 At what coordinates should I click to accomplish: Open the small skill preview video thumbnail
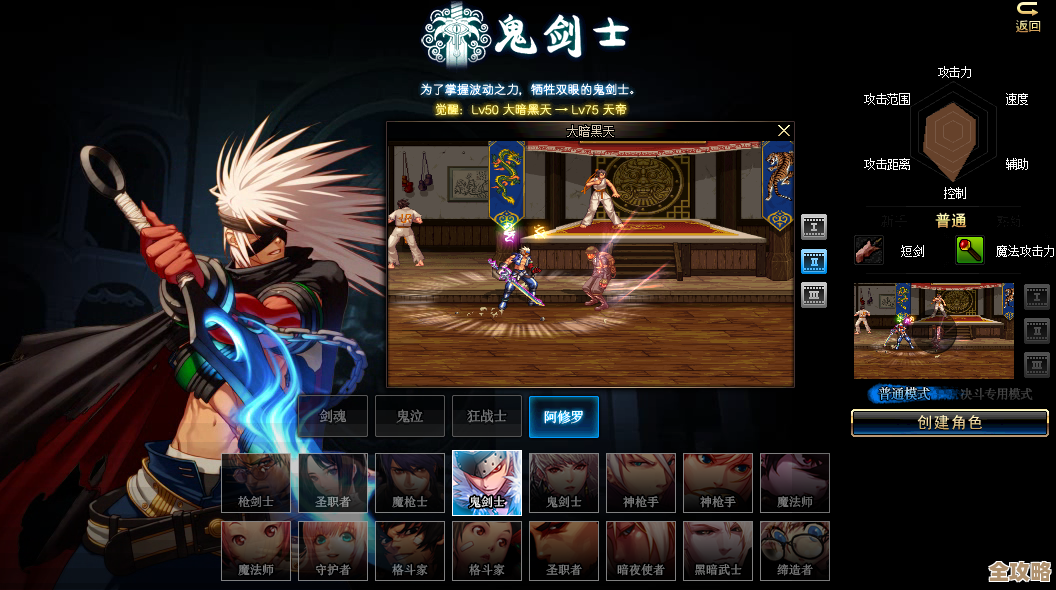point(933,330)
